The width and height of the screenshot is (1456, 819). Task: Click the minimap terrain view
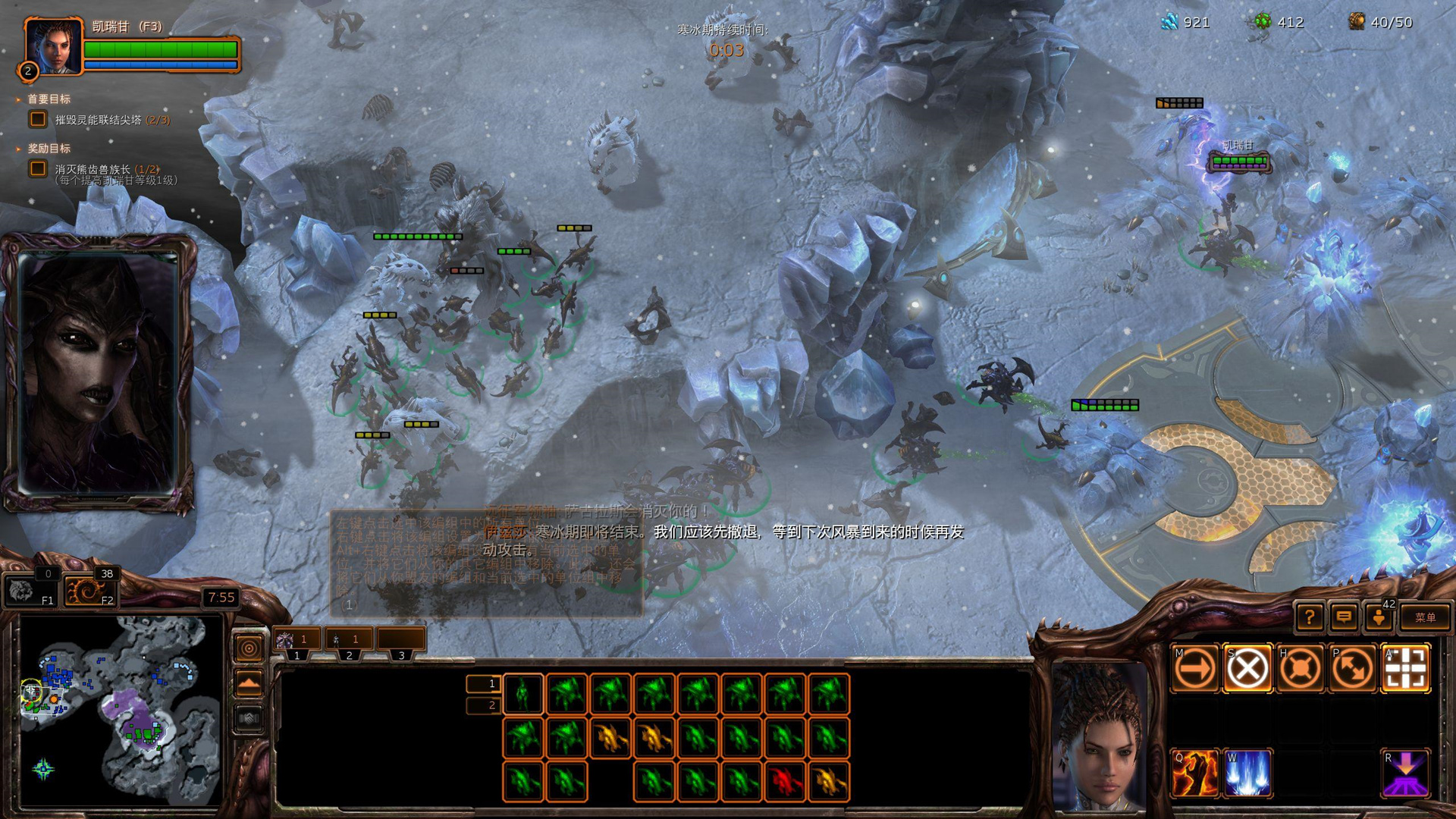click(121, 709)
